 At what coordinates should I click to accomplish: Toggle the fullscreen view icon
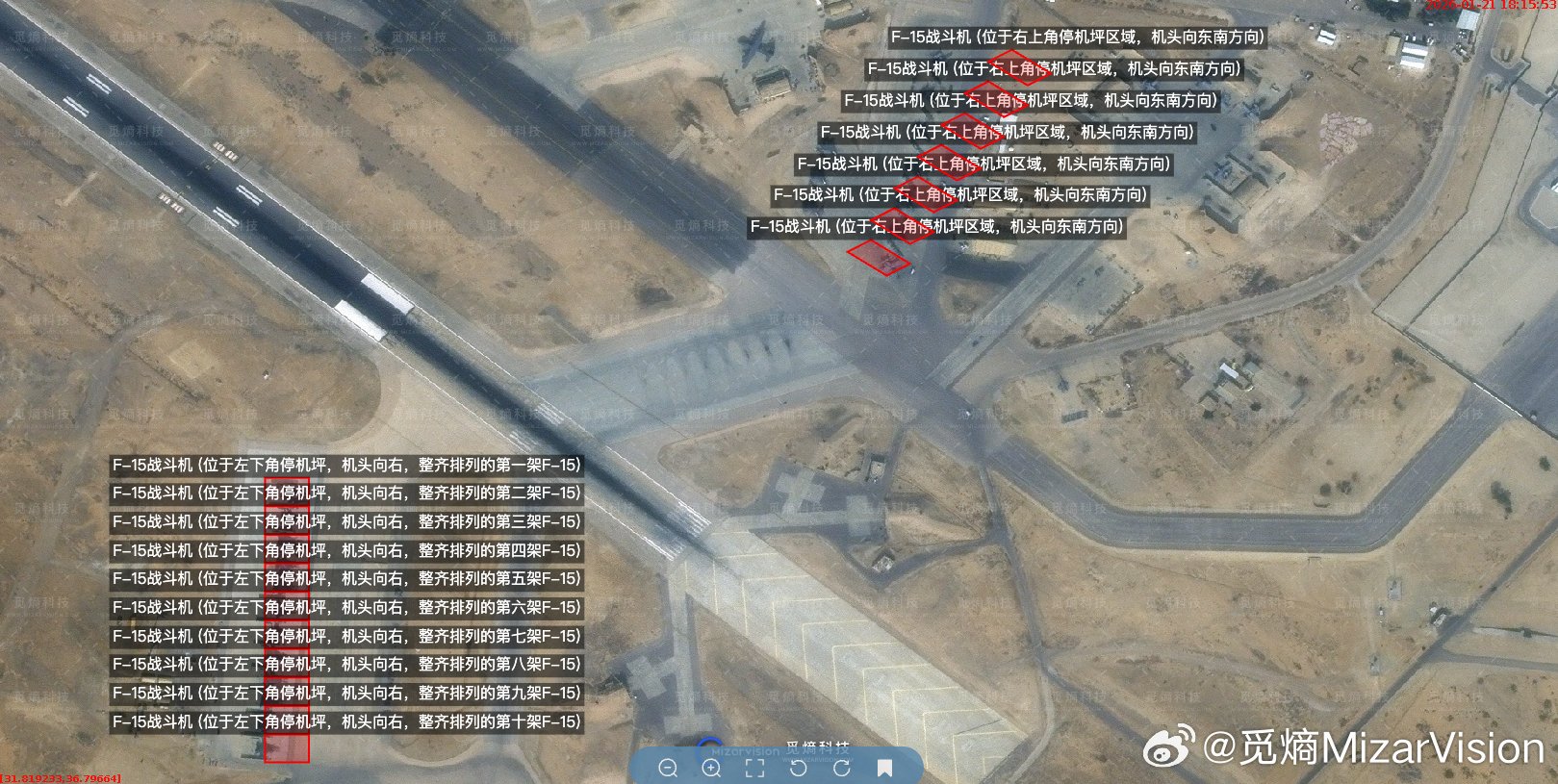click(754, 768)
